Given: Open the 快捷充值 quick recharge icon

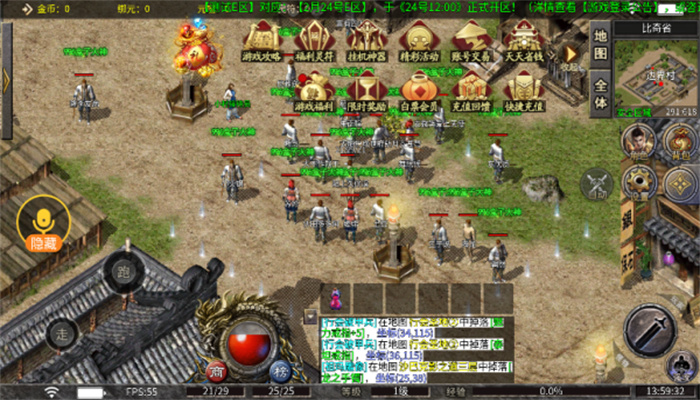Looking at the screenshot, I should (522, 90).
